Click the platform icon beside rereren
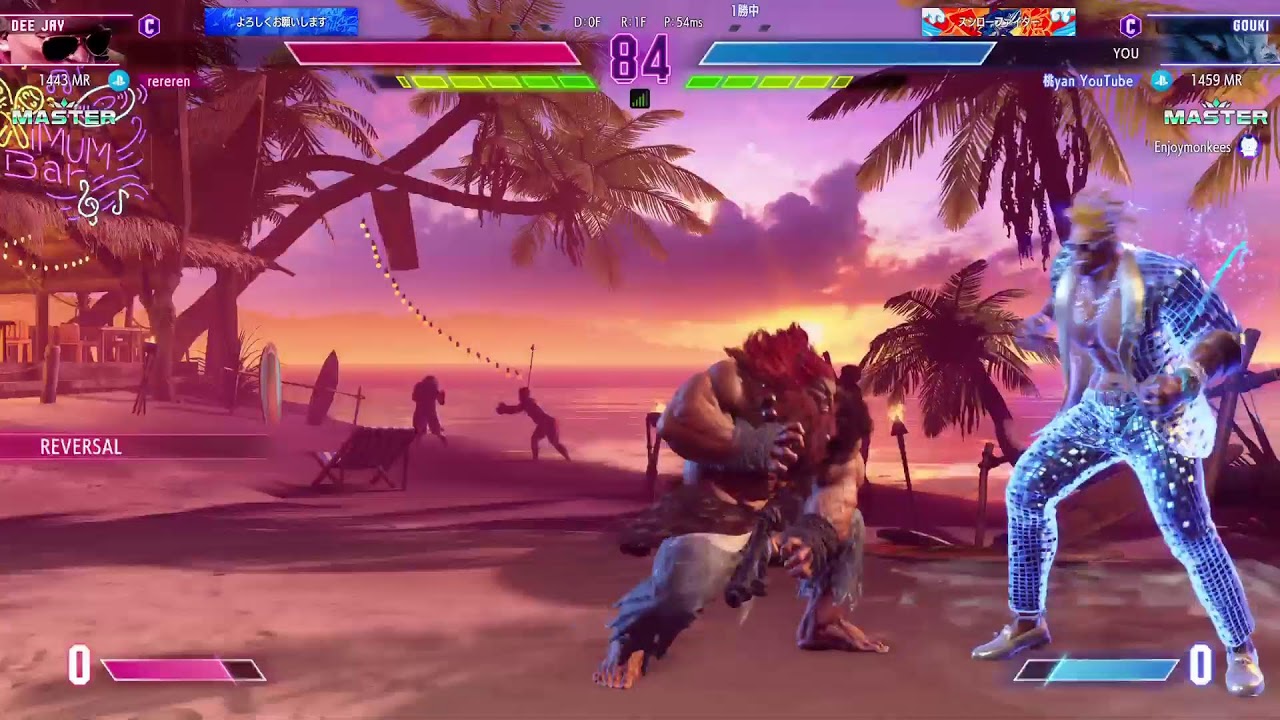1280x720 pixels. click(119, 81)
